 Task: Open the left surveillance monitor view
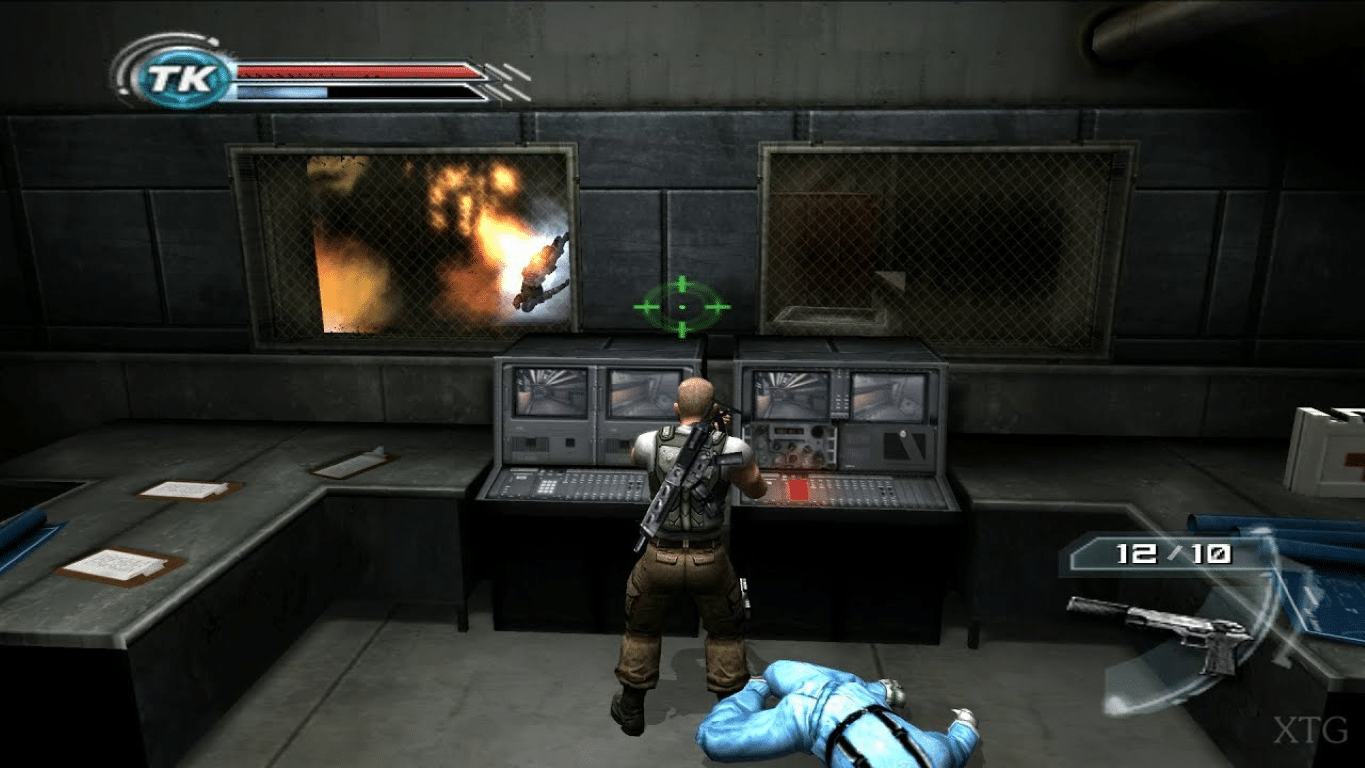(548, 393)
